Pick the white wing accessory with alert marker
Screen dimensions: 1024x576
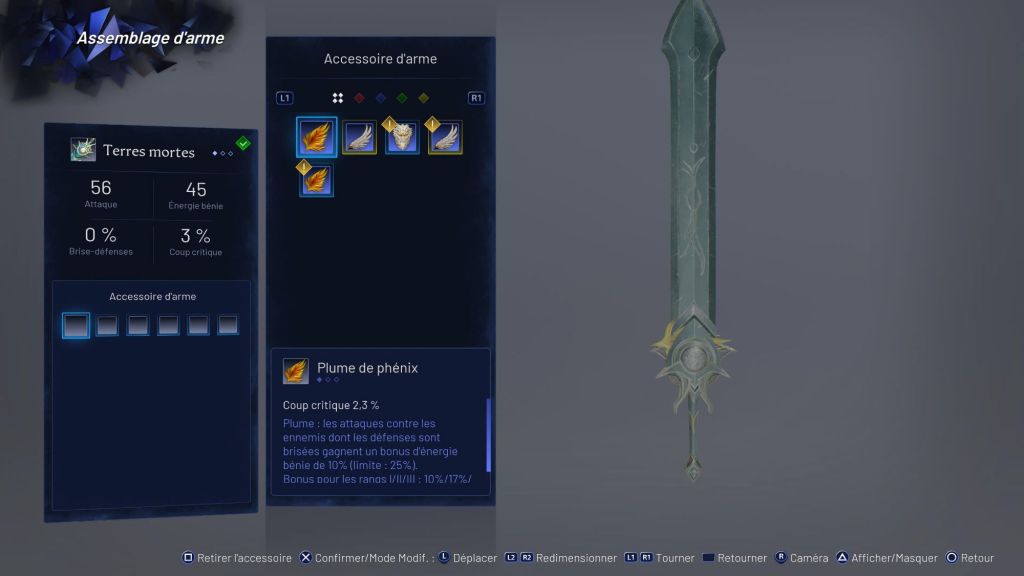click(x=445, y=138)
